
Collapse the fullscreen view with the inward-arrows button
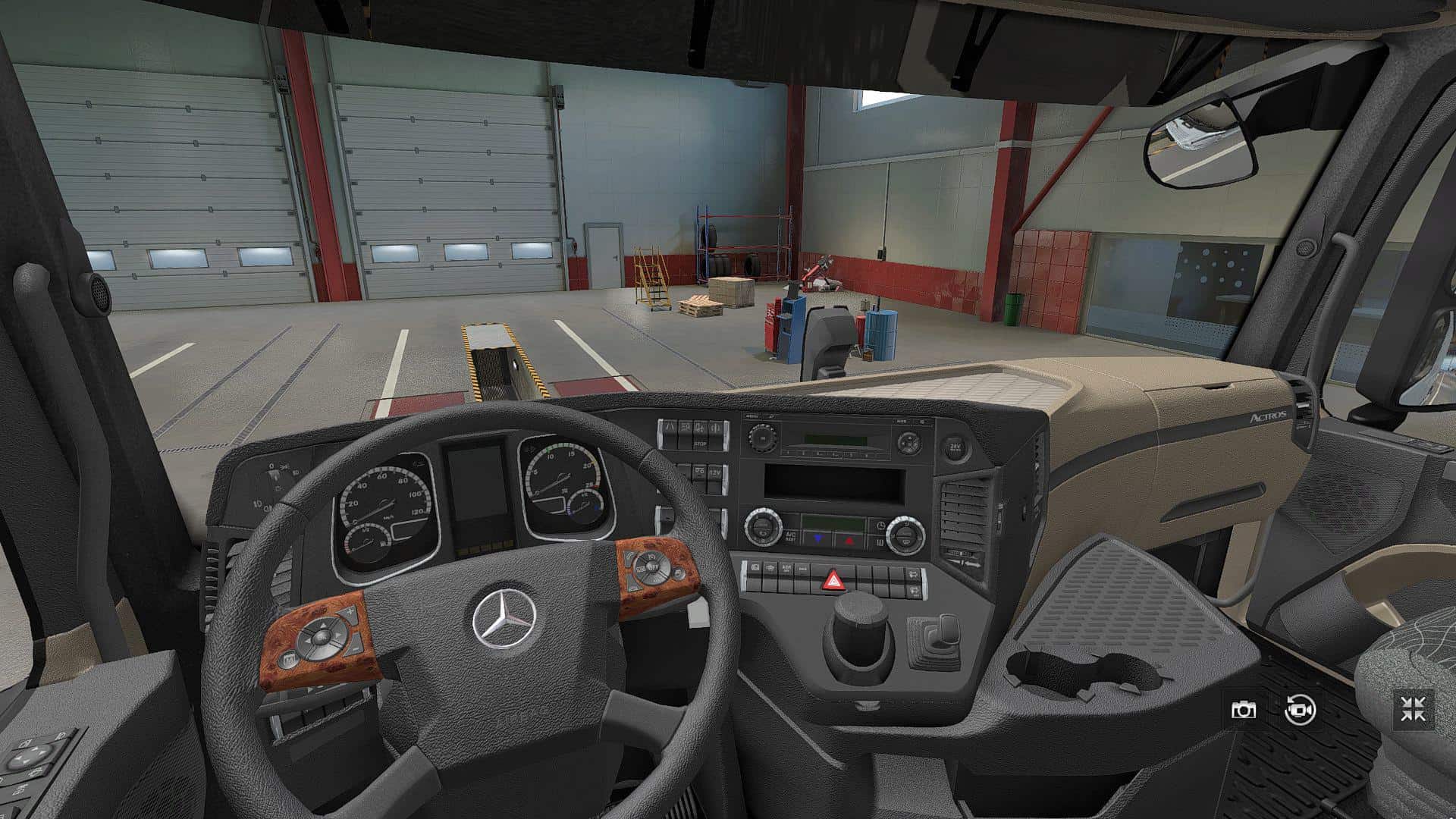click(x=1414, y=710)
